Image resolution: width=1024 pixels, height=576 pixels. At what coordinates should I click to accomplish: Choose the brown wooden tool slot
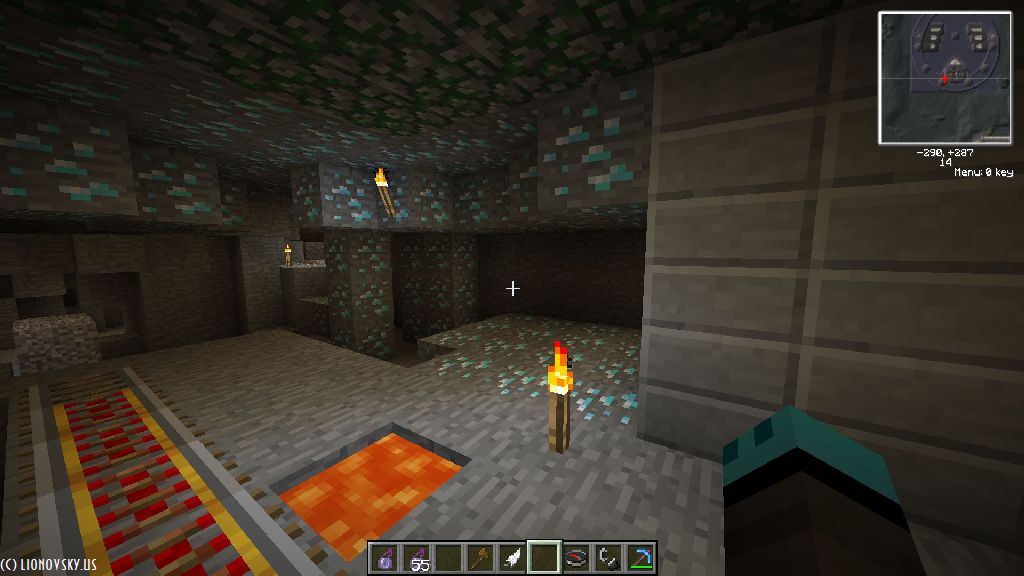pyautogui.click(x=481, y=558)
